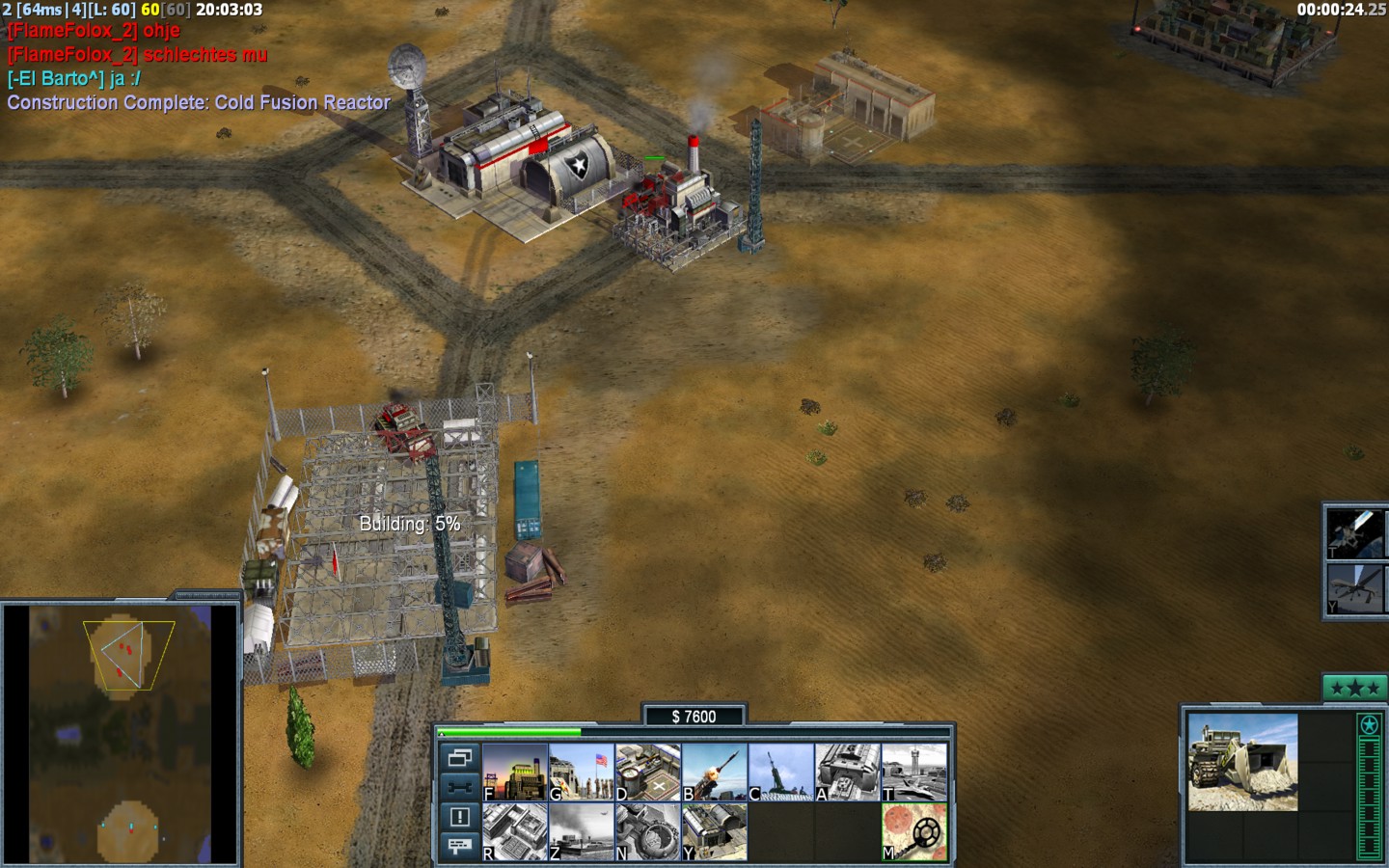Activate the Spy Drone power shortcut
This screenshot has height=868, width=1389.
click(1356, 588)
